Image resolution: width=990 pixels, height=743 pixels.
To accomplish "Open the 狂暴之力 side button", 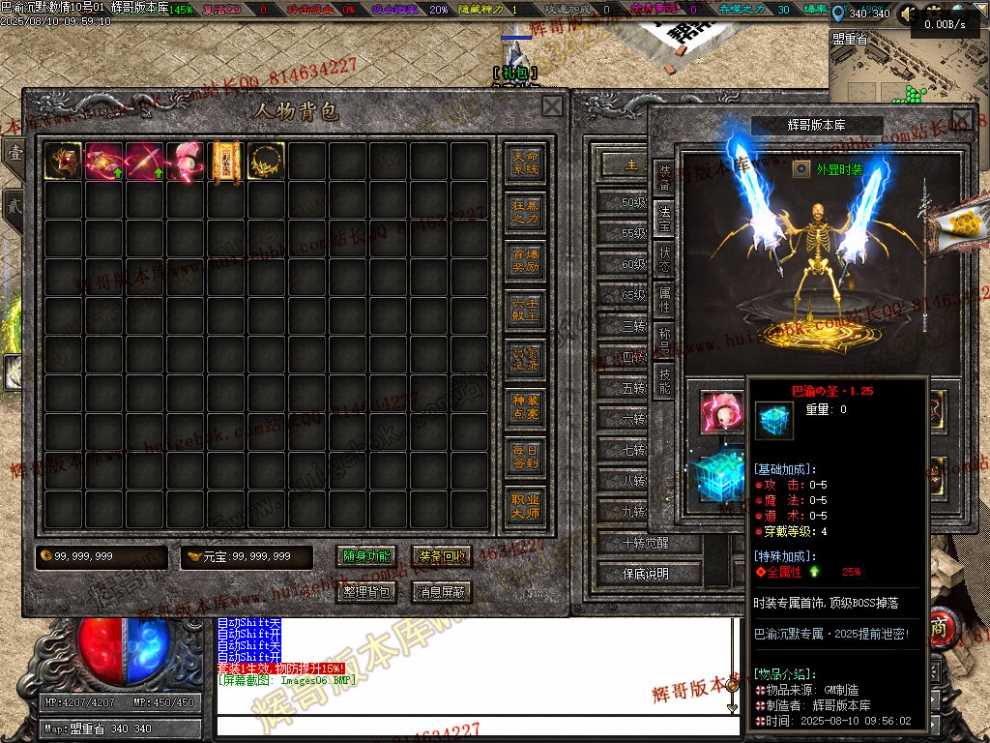I will pos(525,211).
